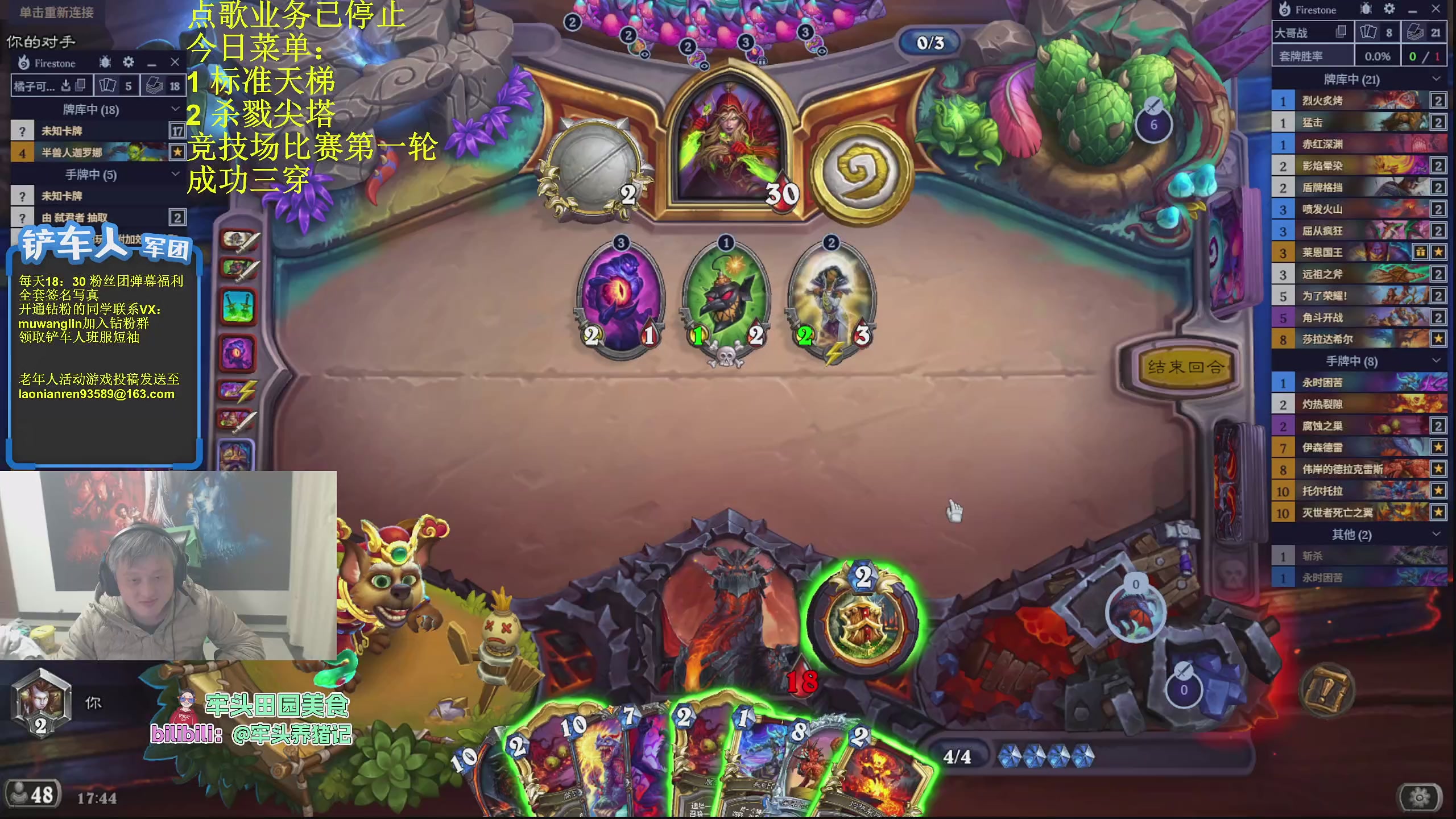Screen dimensions: 1456x819
Task: Close the right Firestone deck tracker
Action: (x=1436, y=9)
